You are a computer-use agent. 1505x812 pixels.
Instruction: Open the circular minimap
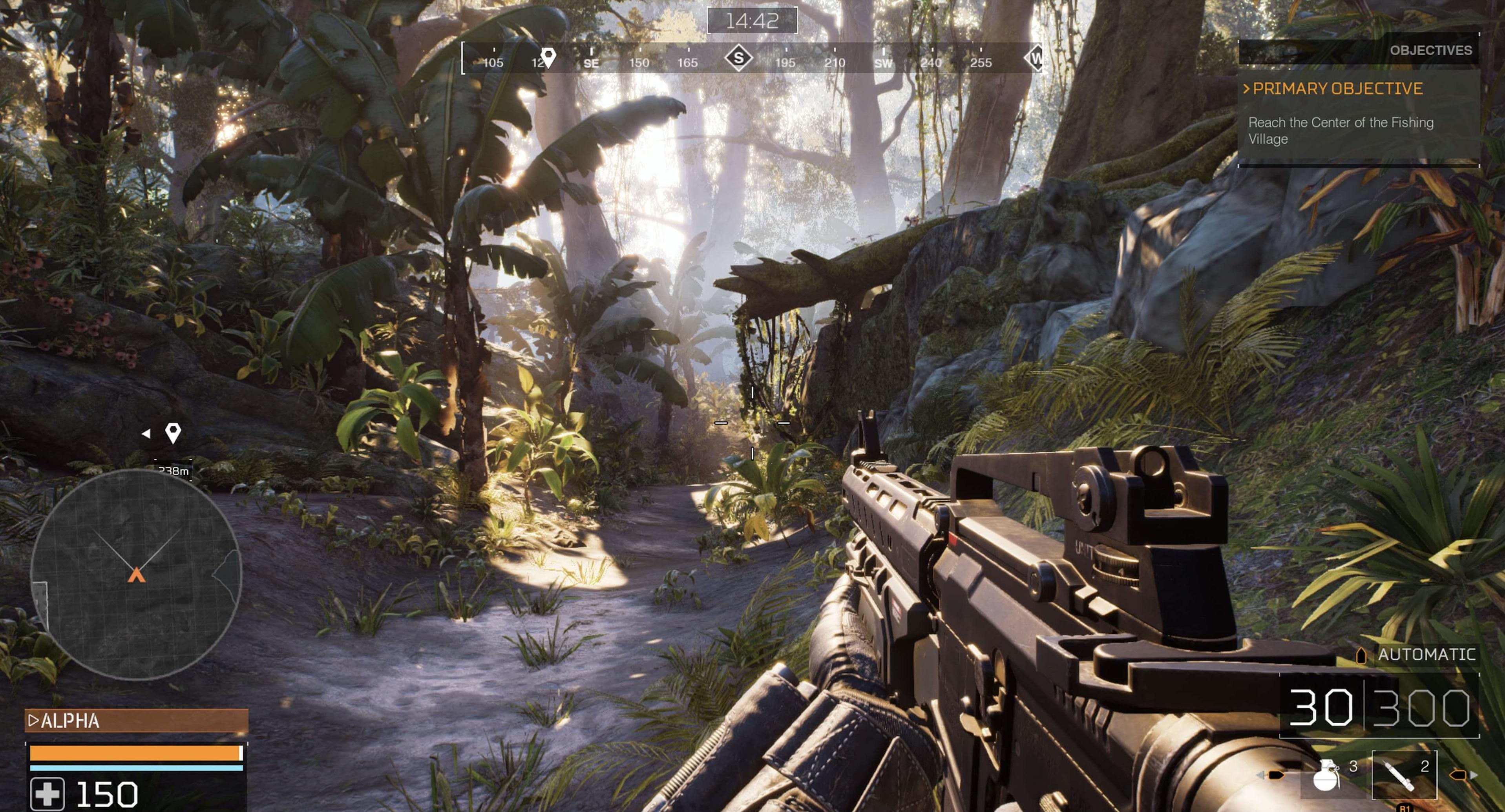pos(135,575)
